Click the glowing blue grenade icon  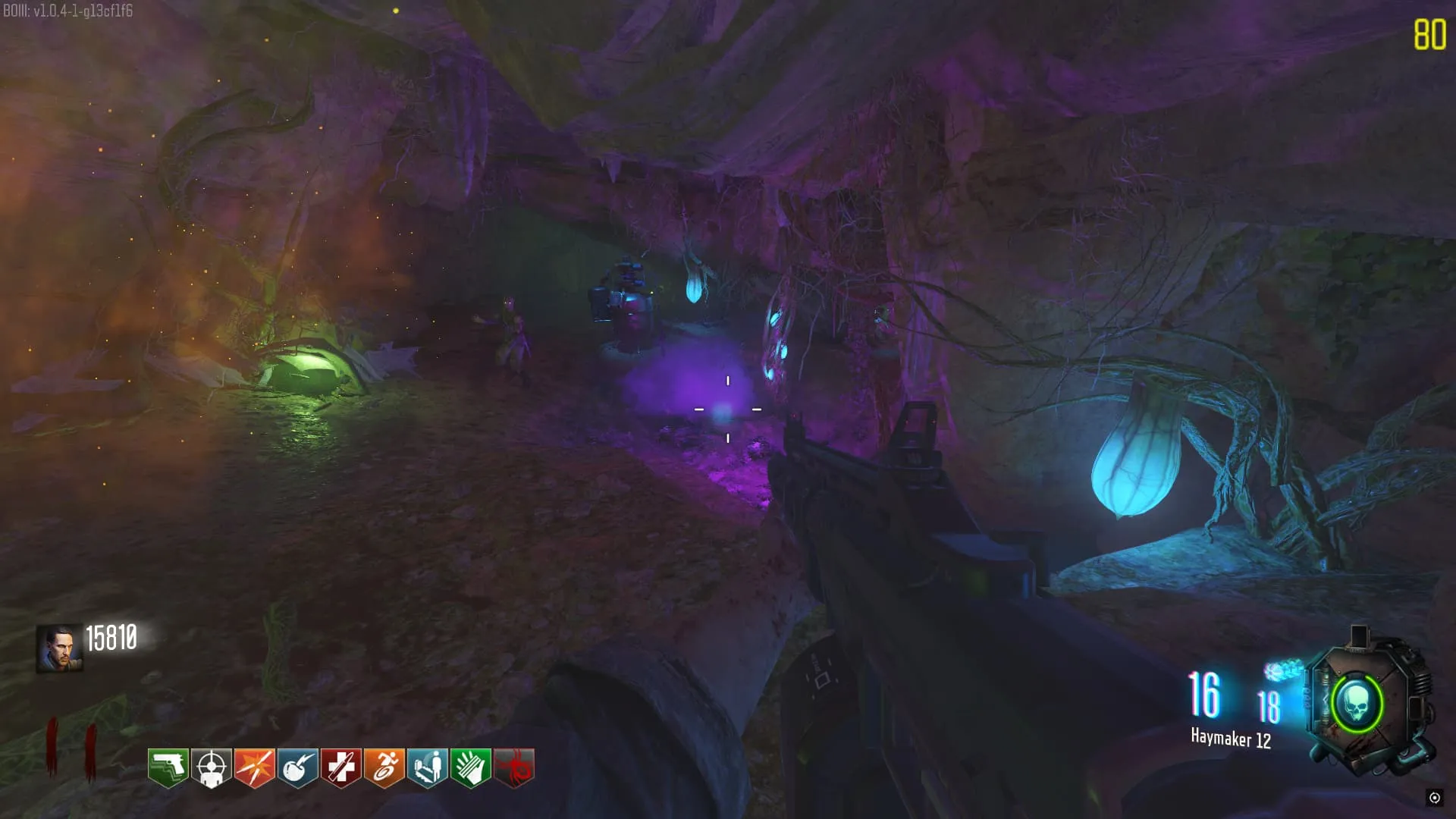(1283, 670)
